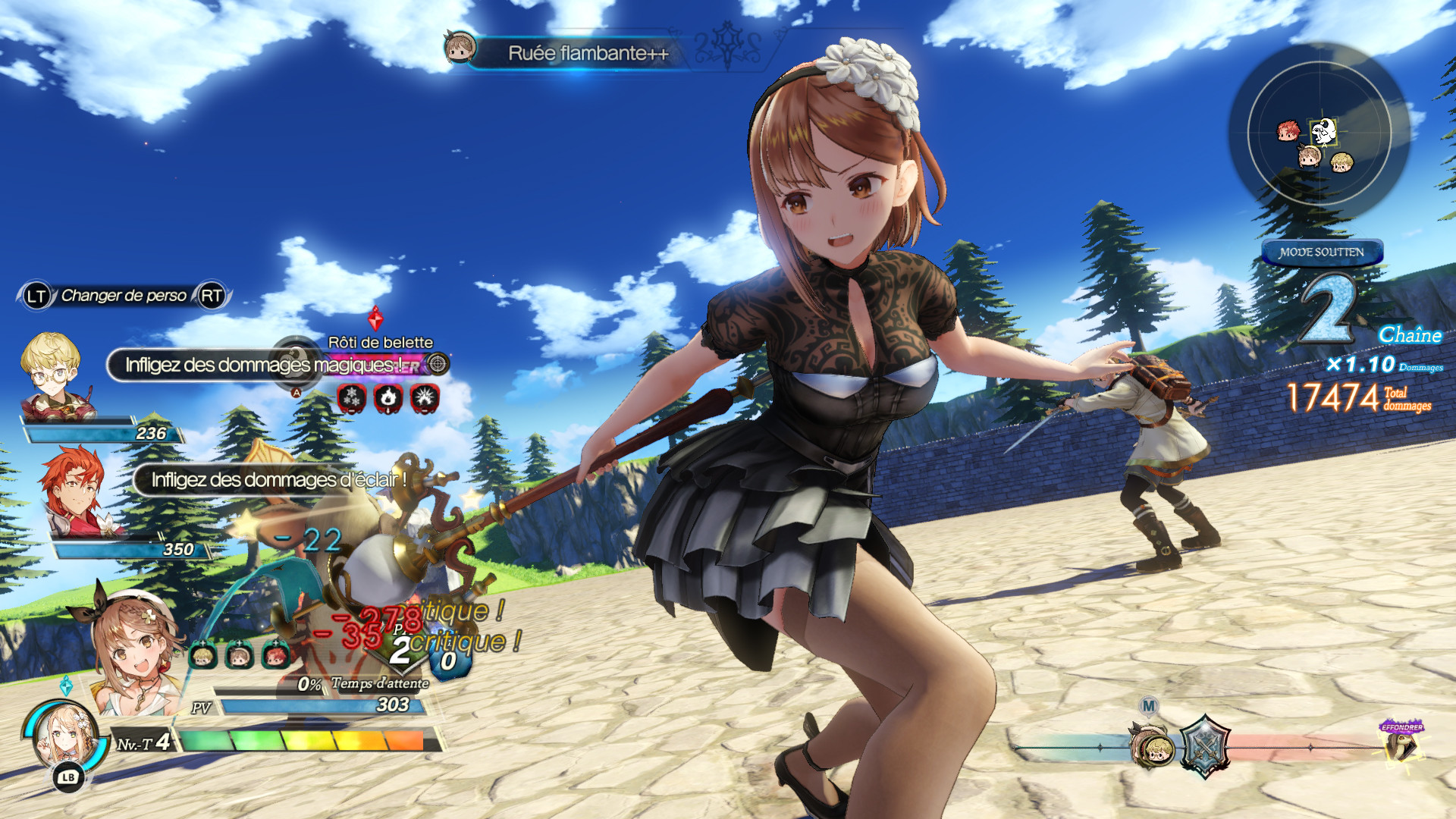The image size is (1456, 819).
Task: Click the fire weakness icon under enemy name
Action: click(388, 397)
